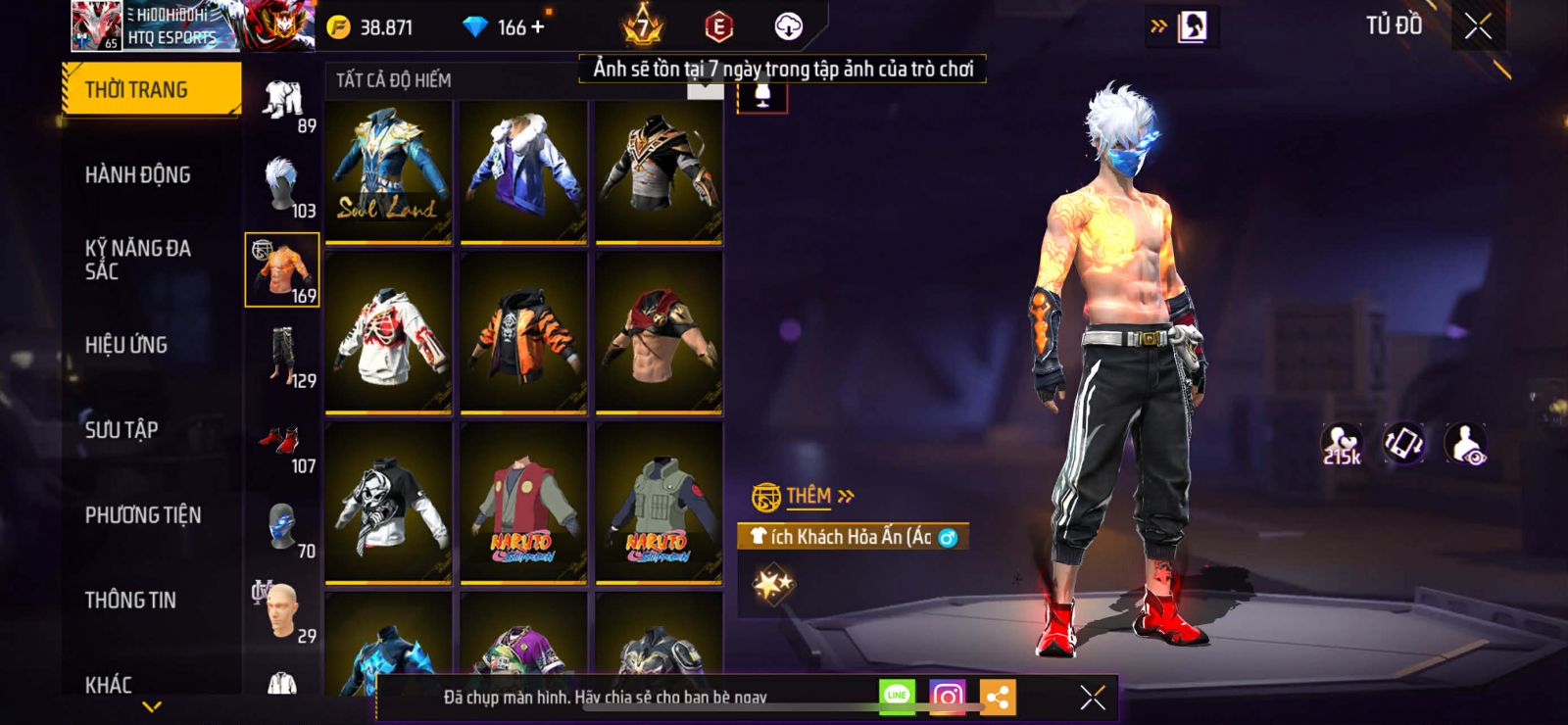Open the Thông Tin tab
Viewport: 1568px width, 725px height.
130,600
